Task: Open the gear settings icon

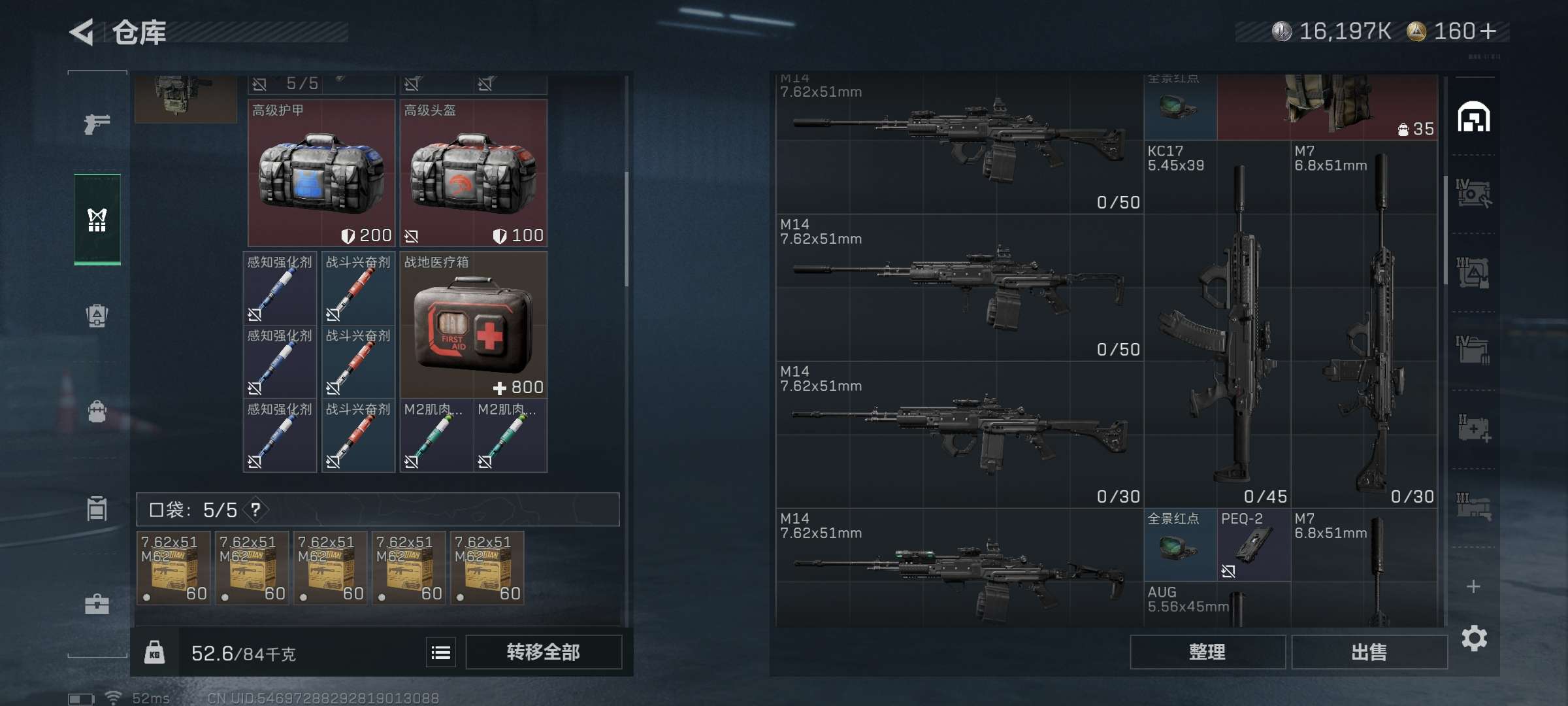Action: click(x=1474, y=638)
